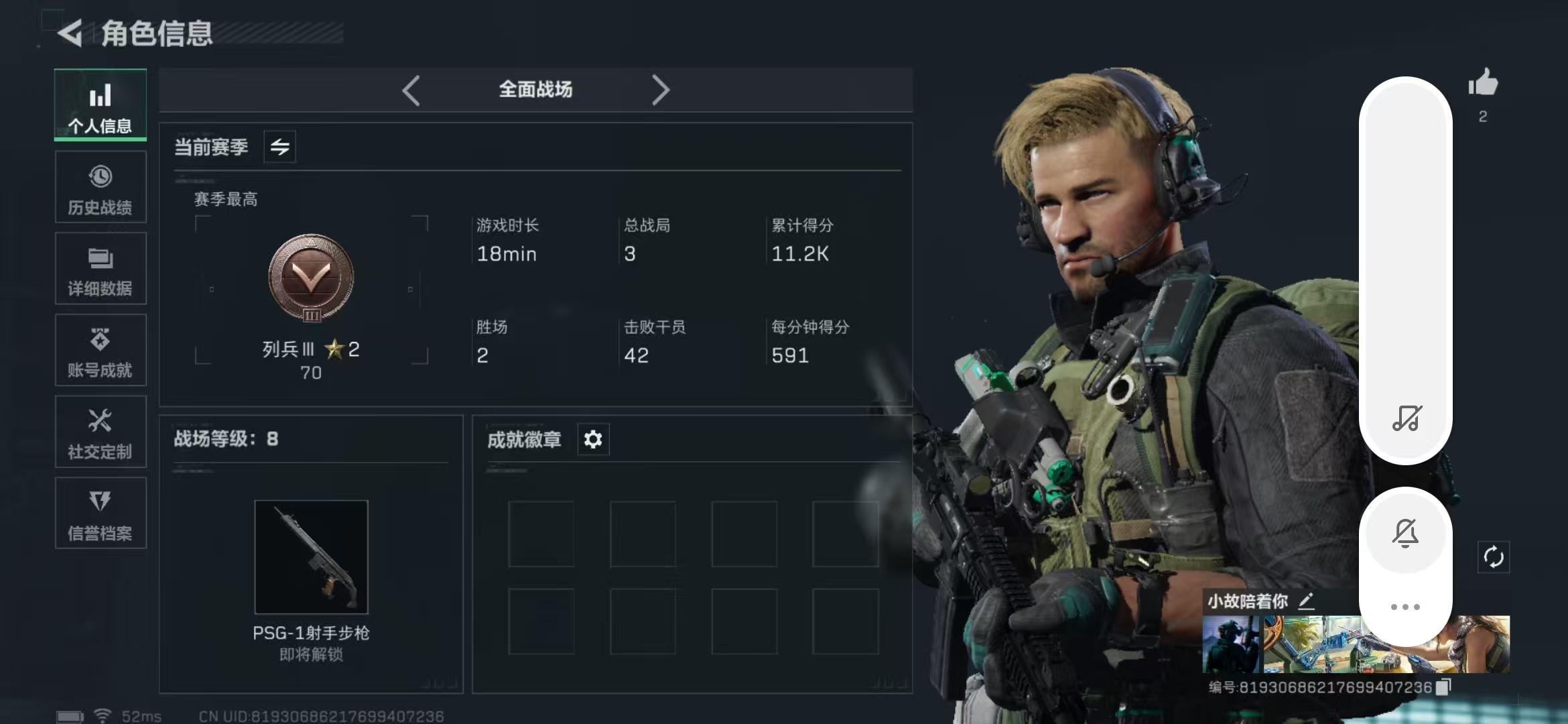Toggle the muted bell notification overlay button
Viewport: 1568px width, 724px height.
pyautogui.click(x=1406, y=533)
